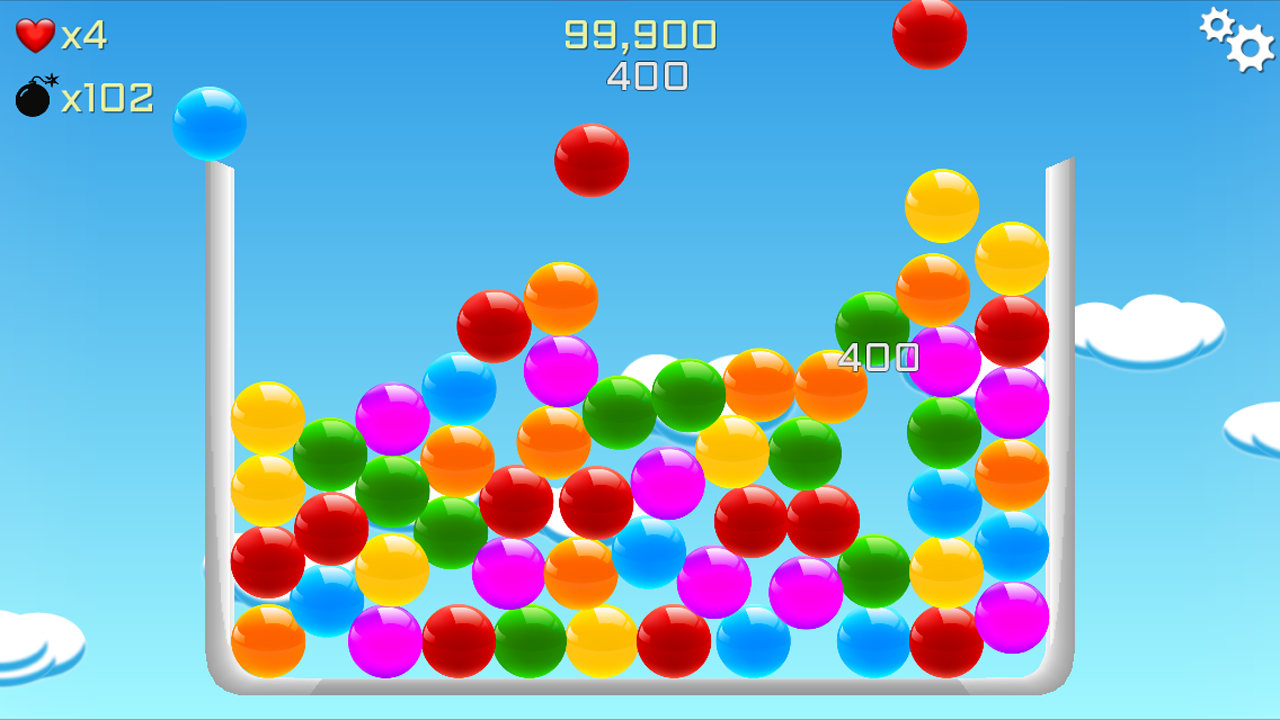
Task: Click the red heart lives icon
Action: 33,33
